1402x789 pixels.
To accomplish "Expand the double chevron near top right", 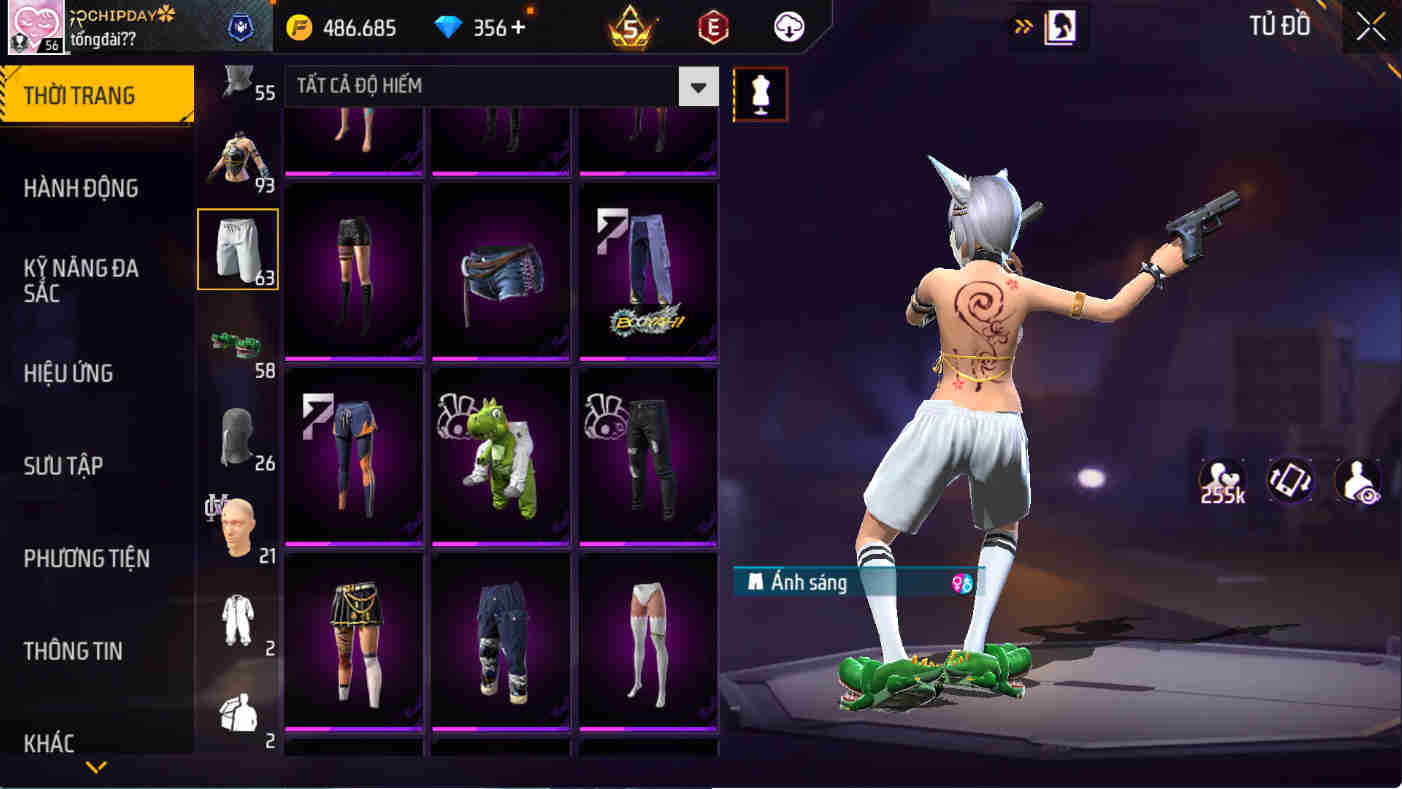I will pyautogui.click(x=1022, y=27).
